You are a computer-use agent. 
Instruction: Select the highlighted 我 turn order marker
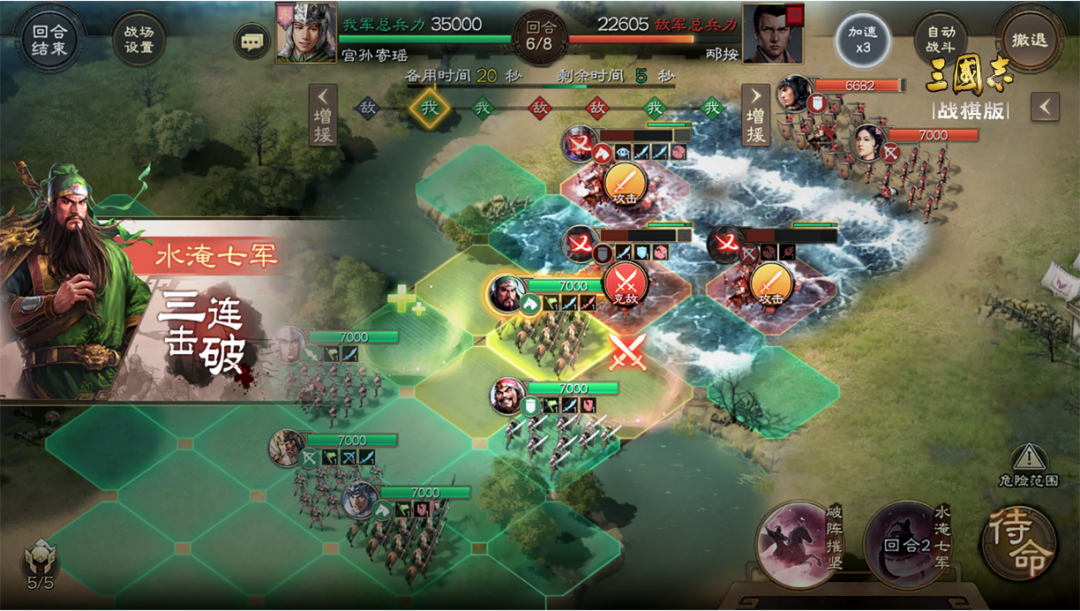point(429,107)
